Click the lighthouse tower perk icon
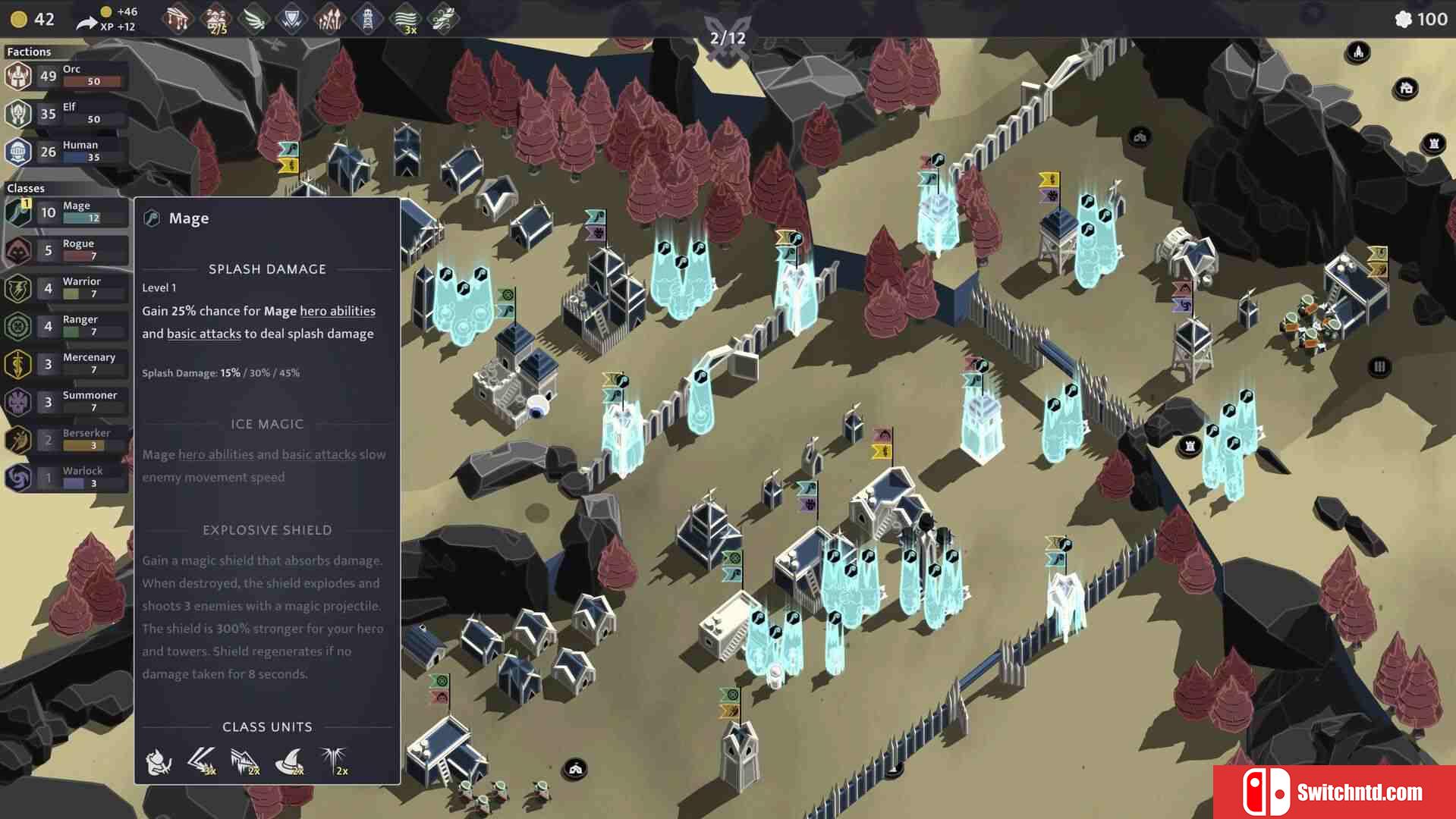1456x819 pixels. [x=367, y=19]
